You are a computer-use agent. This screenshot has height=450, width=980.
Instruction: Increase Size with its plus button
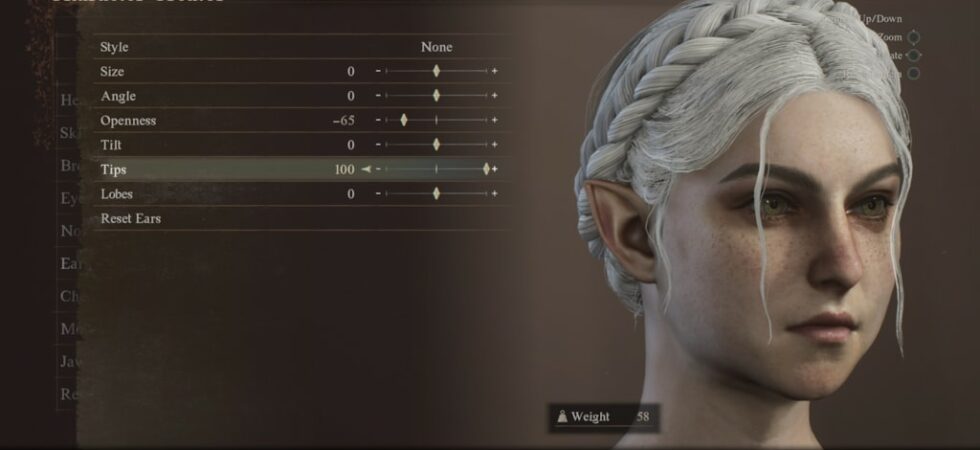(x=494, y=71)
